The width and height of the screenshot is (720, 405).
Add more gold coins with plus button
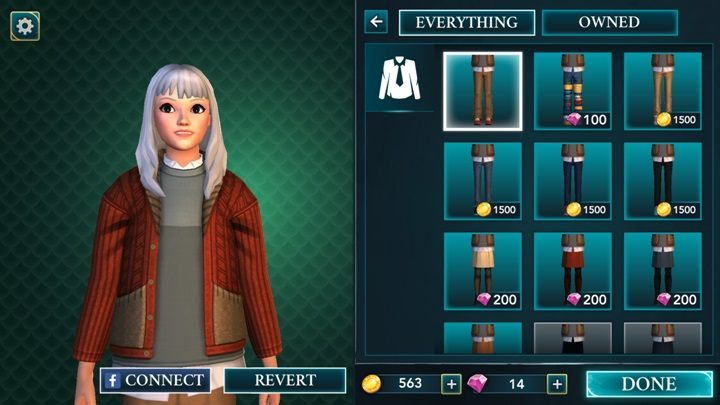tap(451, 383)
